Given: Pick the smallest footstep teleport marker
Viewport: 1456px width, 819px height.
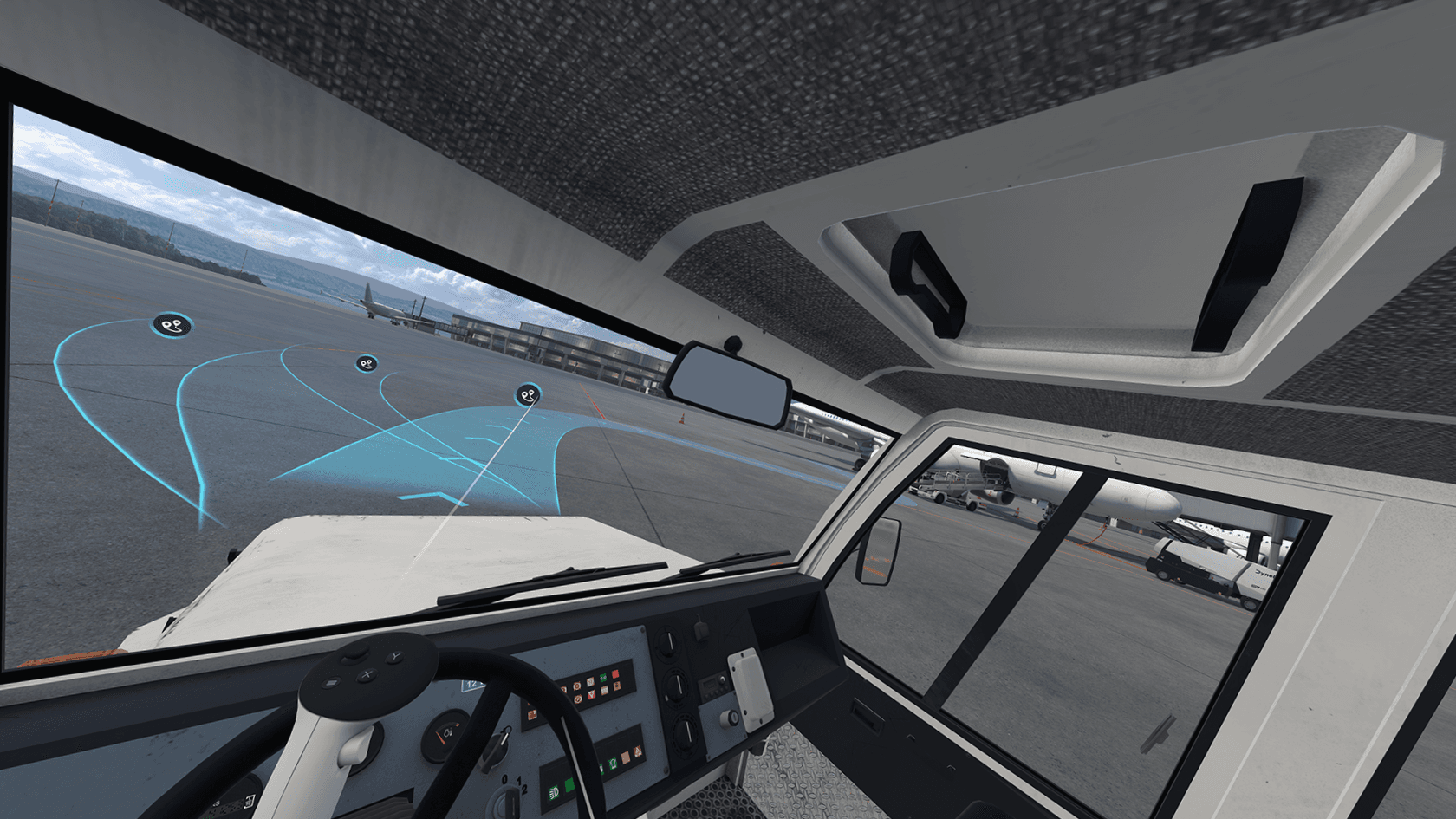Looking at the screenshot, I should click(x=367, y=363).
